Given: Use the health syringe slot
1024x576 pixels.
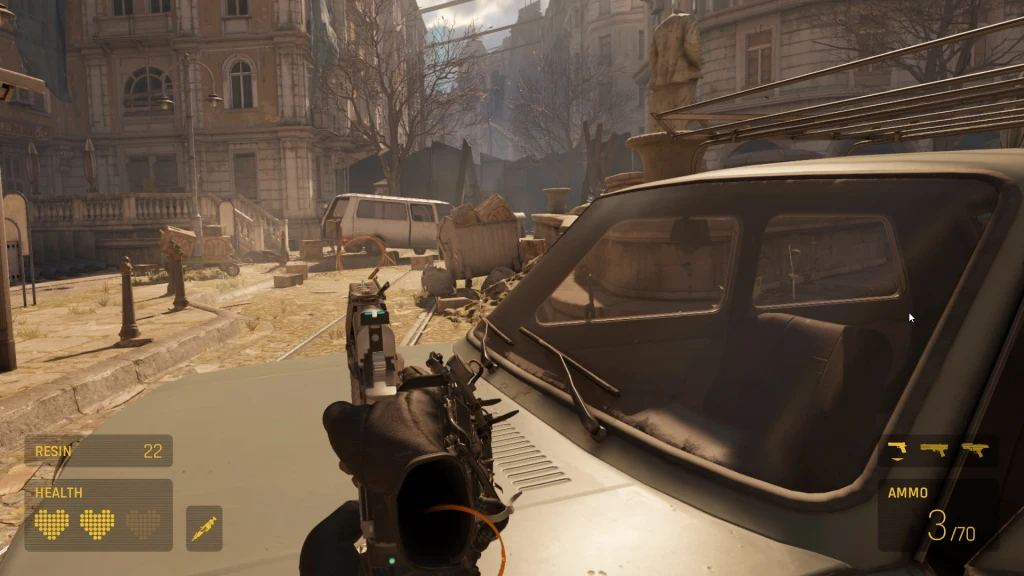Looking at the screenshot, I should coord(204,528).
